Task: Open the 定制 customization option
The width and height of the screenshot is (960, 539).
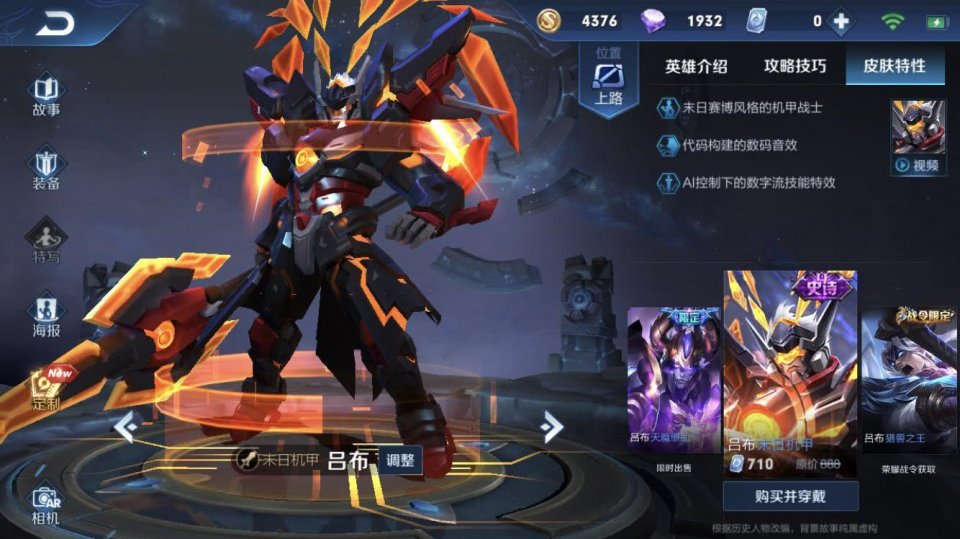Action: [46, 390]
